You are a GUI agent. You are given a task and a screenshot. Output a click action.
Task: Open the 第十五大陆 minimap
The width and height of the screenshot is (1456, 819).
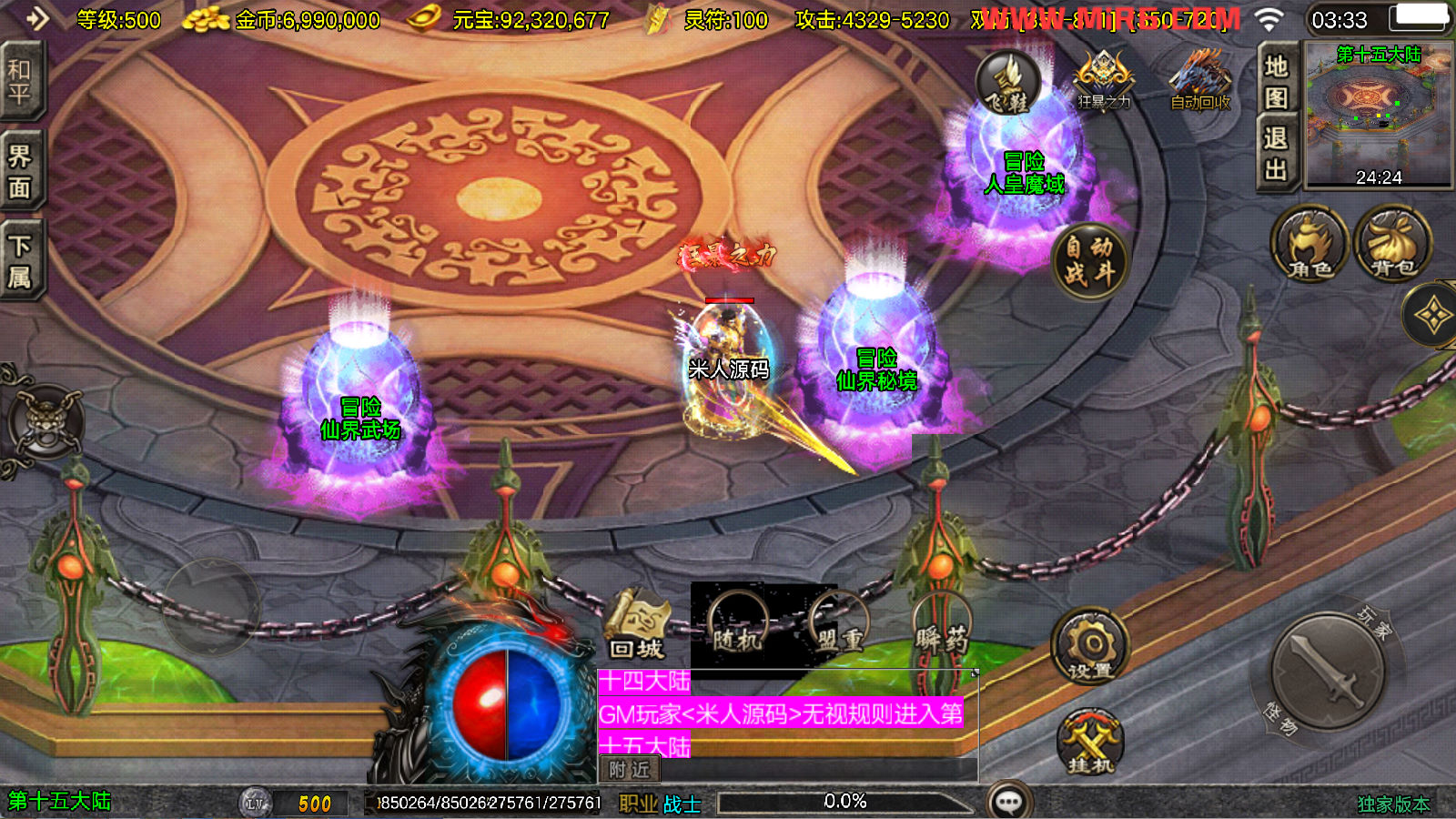point(1378,115)
